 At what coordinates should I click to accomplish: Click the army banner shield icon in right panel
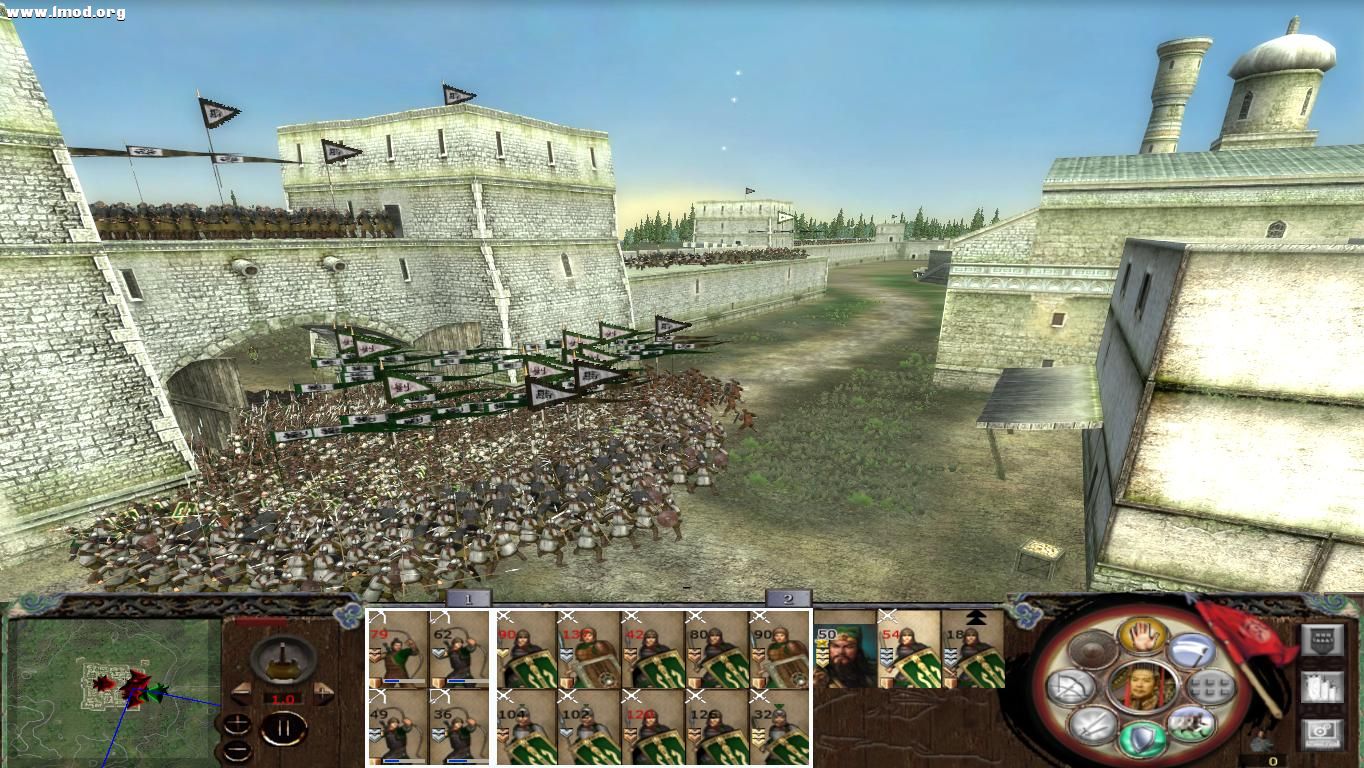click(x=1323, y=642)
